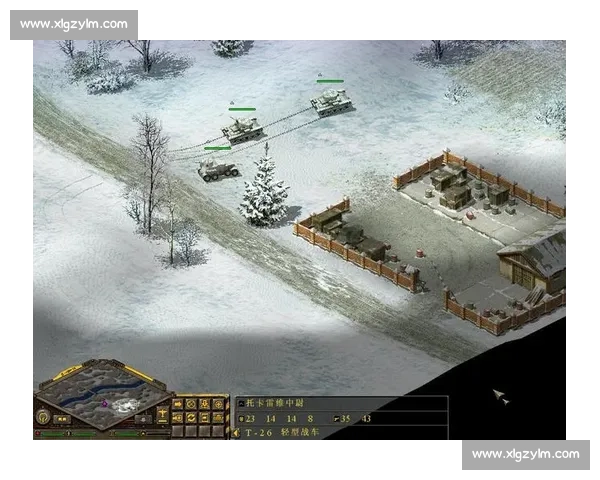This screenshot has height=480, width=600.
Task: Choose the arrow-into-box command icon
Action: (178, 417)
